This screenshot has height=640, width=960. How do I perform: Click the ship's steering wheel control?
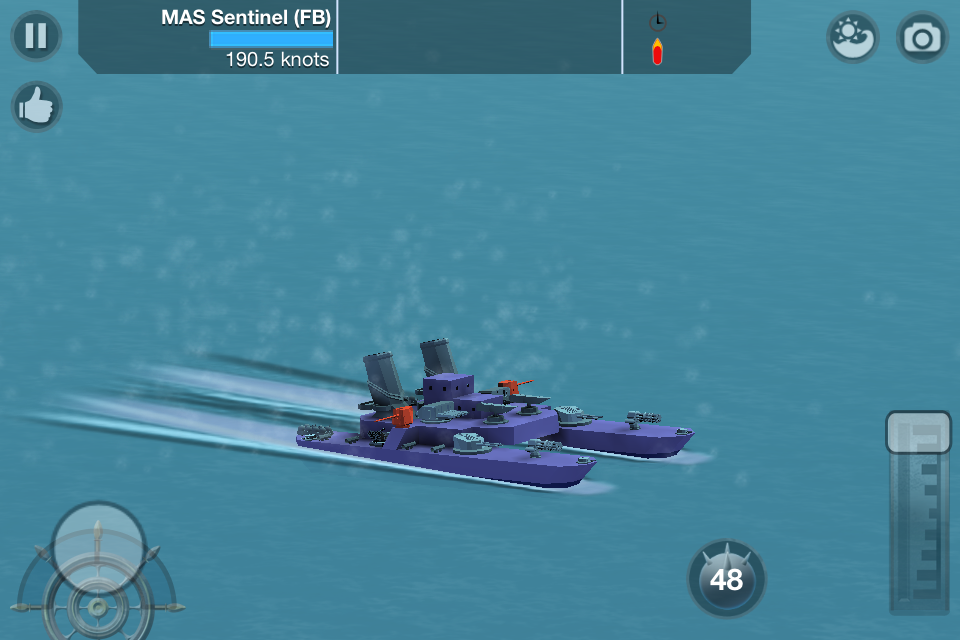tap(97, 603)
